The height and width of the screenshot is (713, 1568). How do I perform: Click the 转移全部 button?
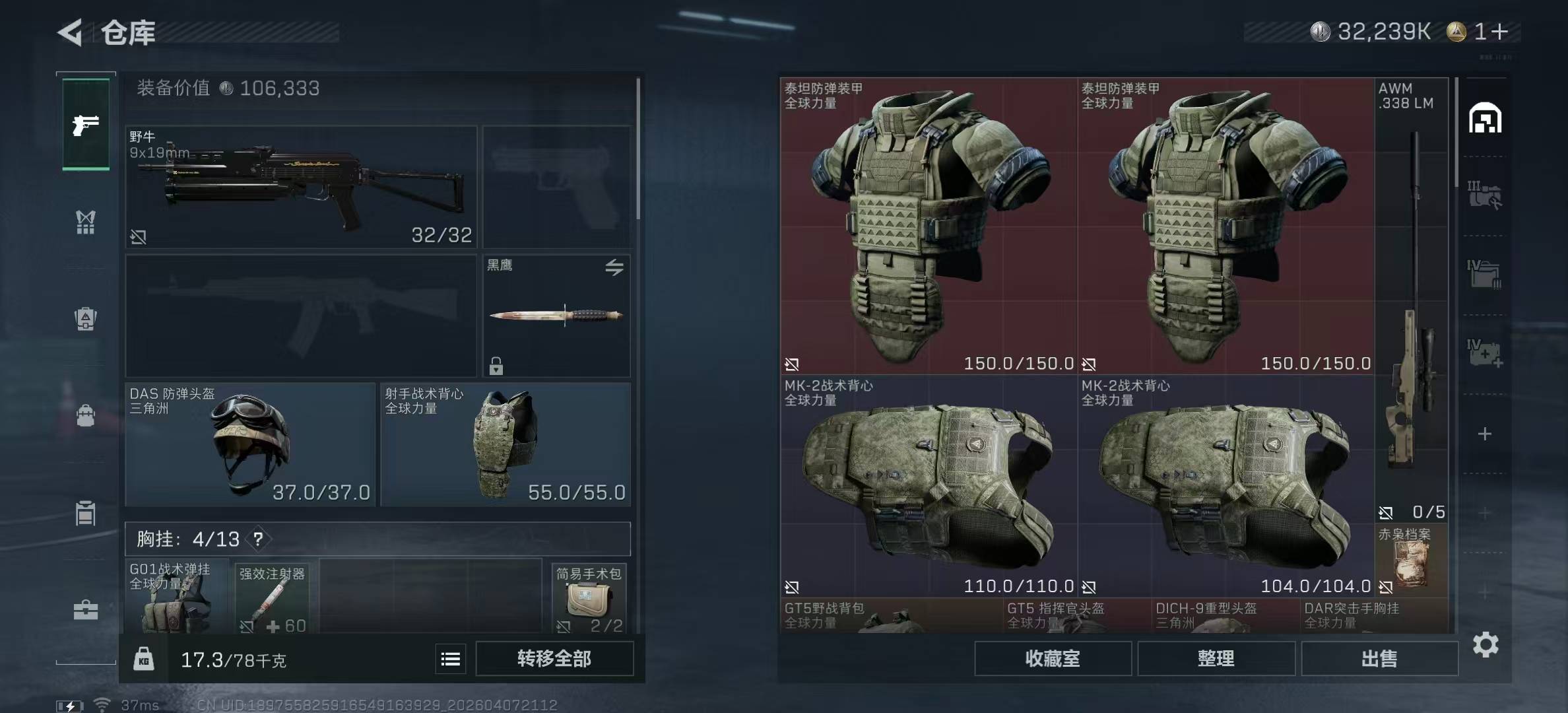(554, 658)
